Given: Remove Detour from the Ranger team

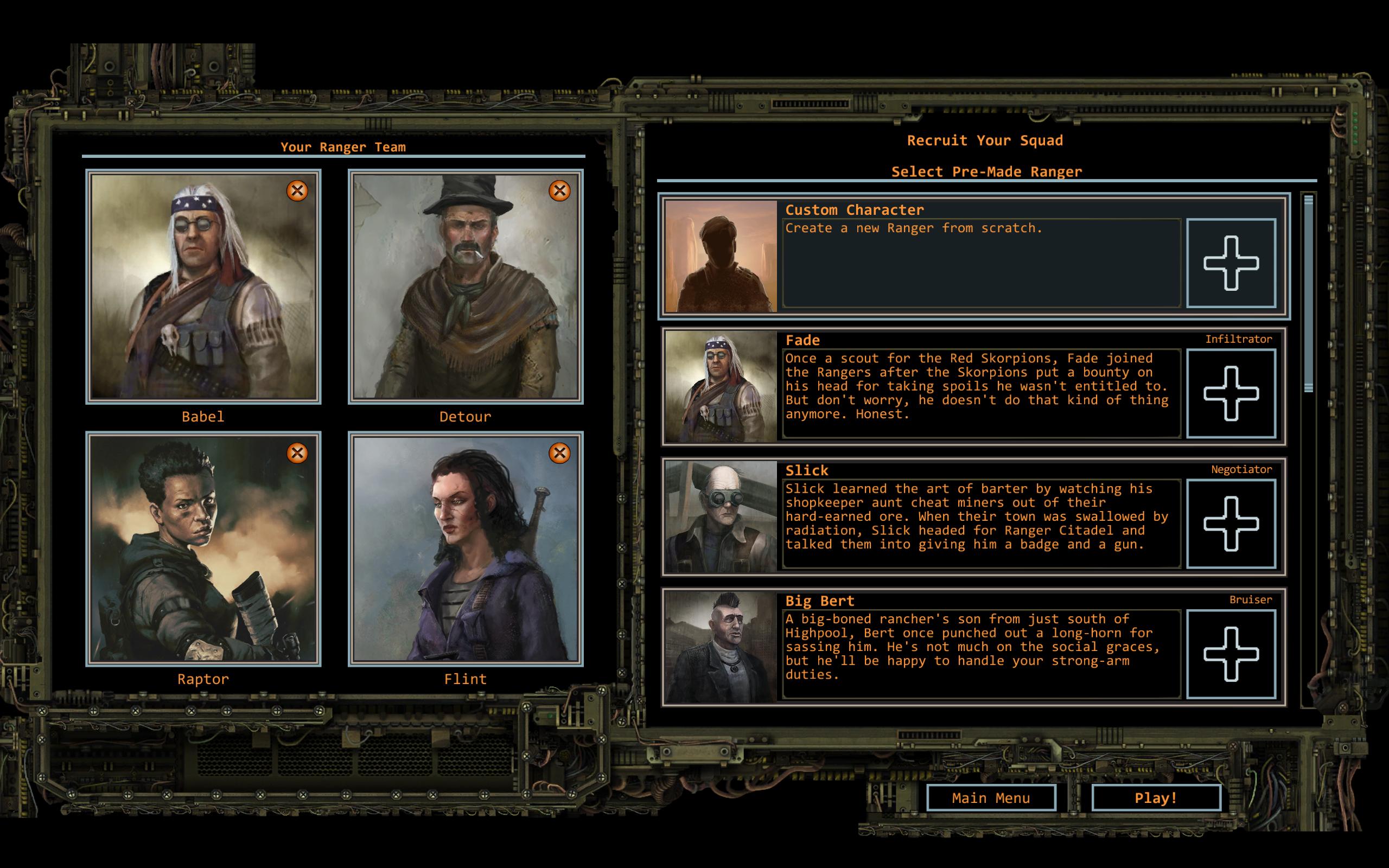Looking at the screenshot, I should [x=559, y=190].
